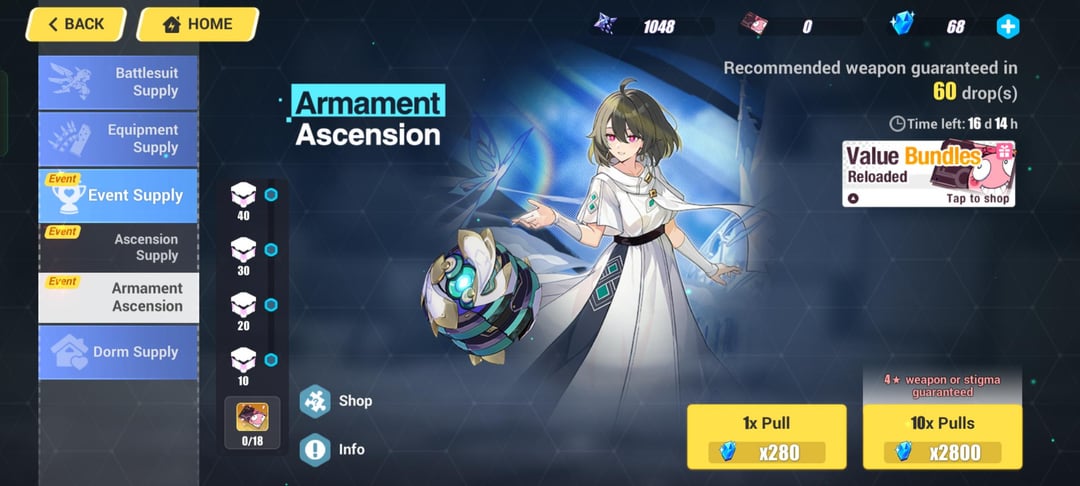The height and width of the screenshot is (486, 1080).
Task: Open the supply Shop
Action: click(337, 401)
